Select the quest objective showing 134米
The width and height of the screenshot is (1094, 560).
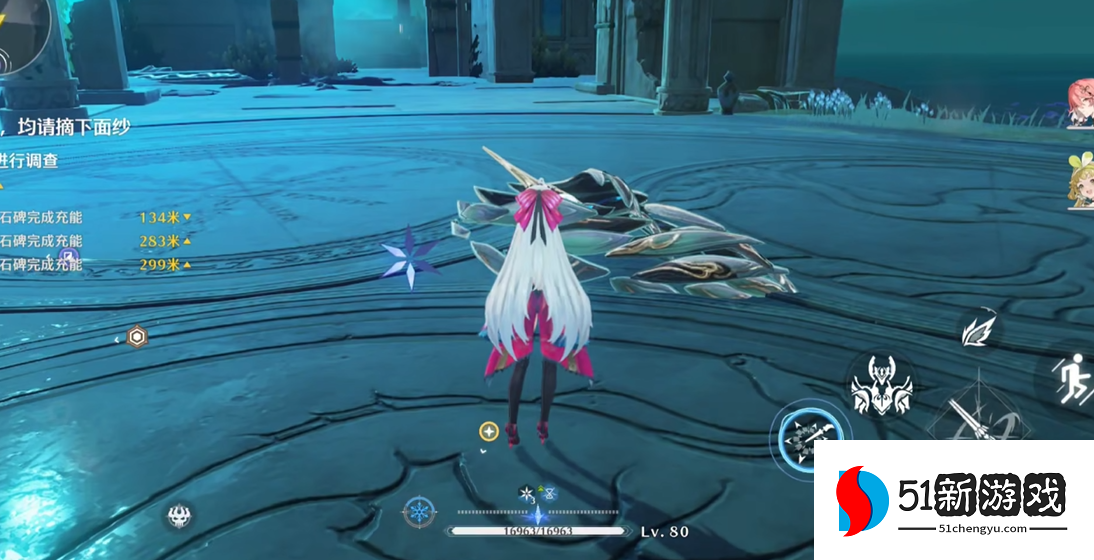point(96,217)
